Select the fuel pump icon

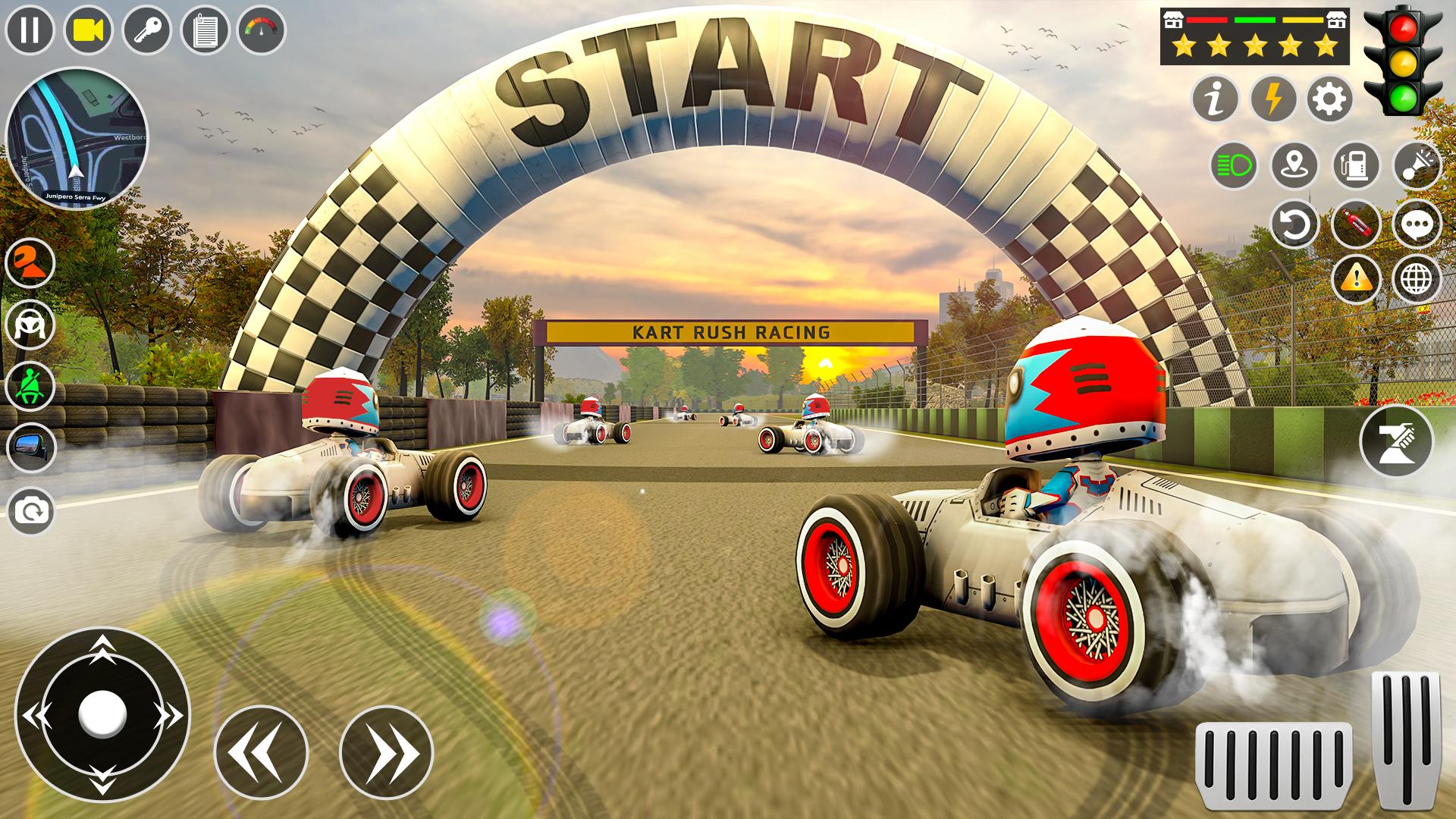click(1355, 162)
